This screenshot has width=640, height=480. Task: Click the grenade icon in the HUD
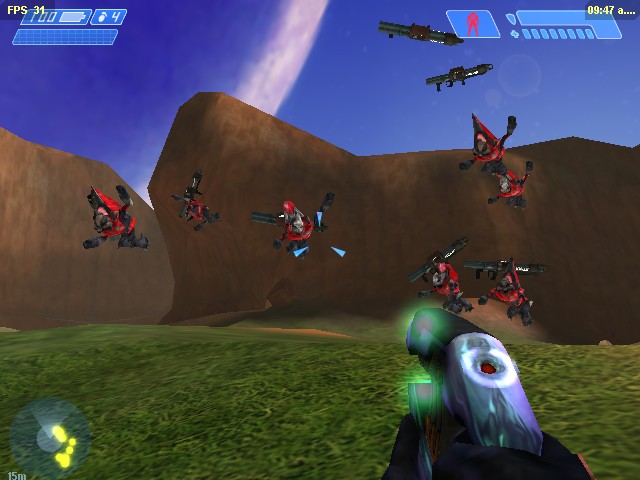(103, 17)
